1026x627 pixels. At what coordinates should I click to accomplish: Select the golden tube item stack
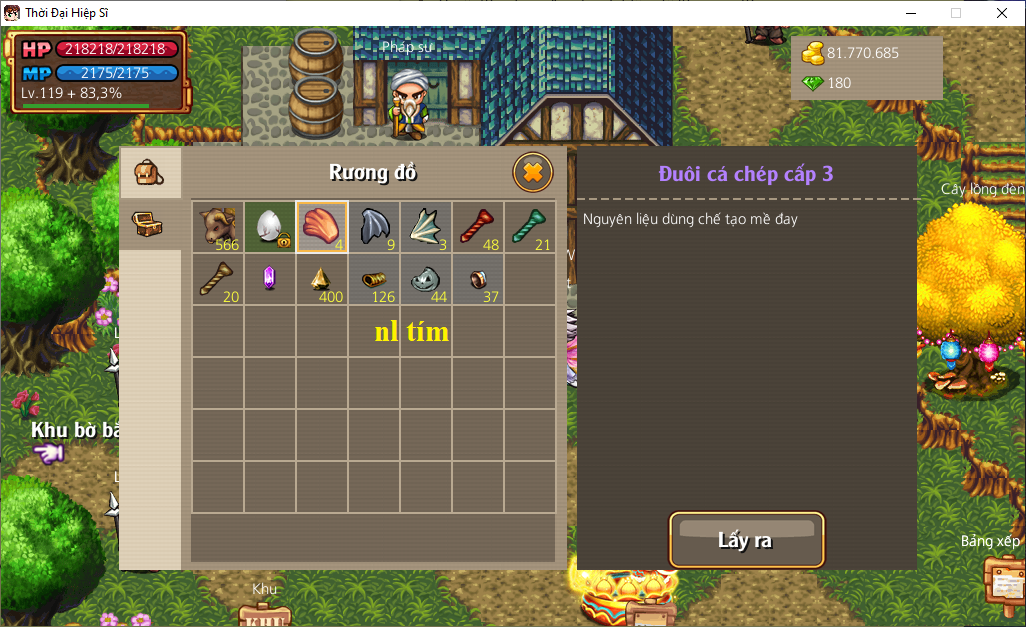coord(374,279)
